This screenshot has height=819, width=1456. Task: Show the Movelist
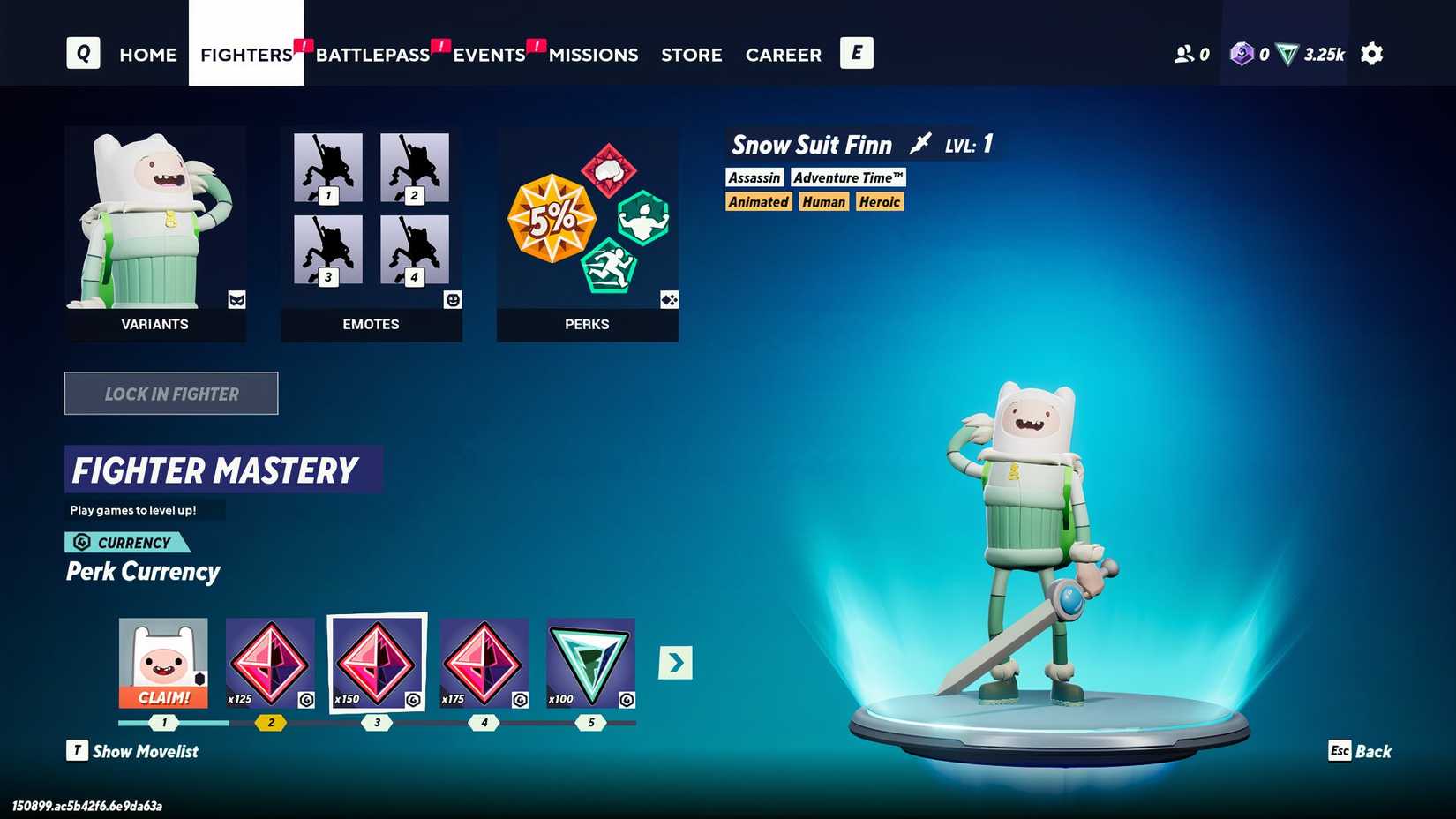tap(133, 751)
